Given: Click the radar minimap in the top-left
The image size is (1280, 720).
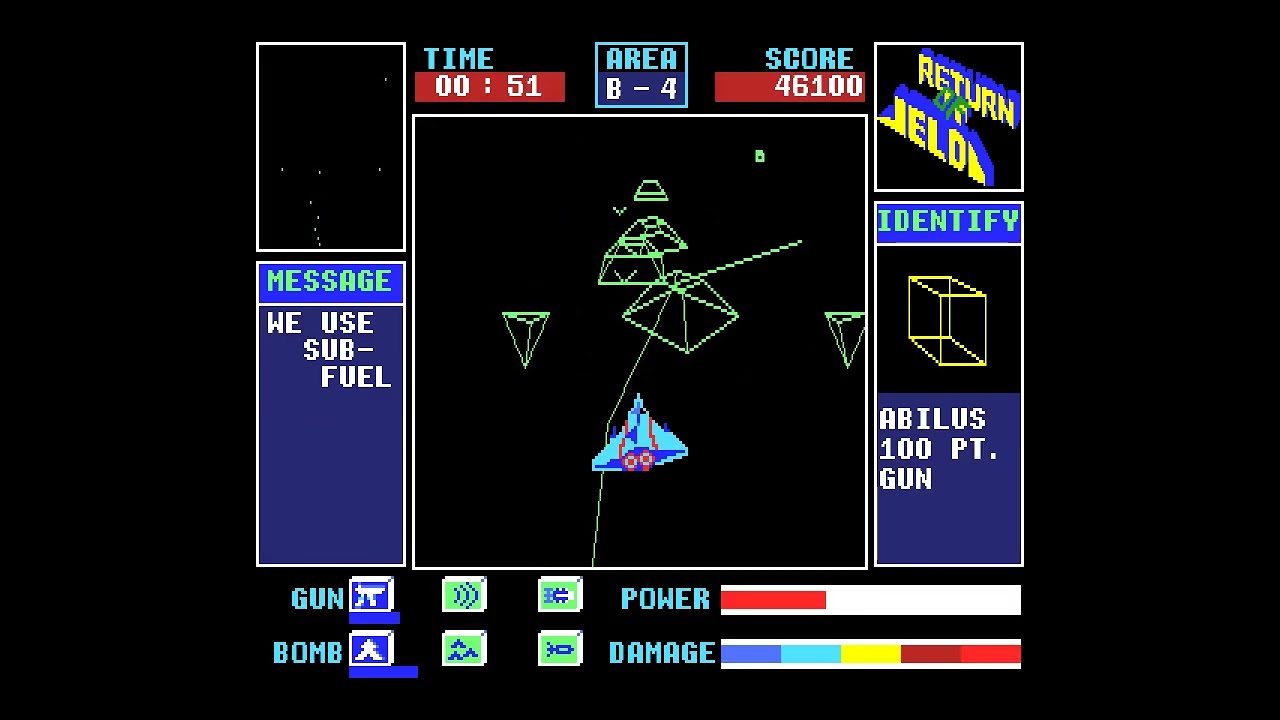Looking at the screenshot, I should coord(330,146).
